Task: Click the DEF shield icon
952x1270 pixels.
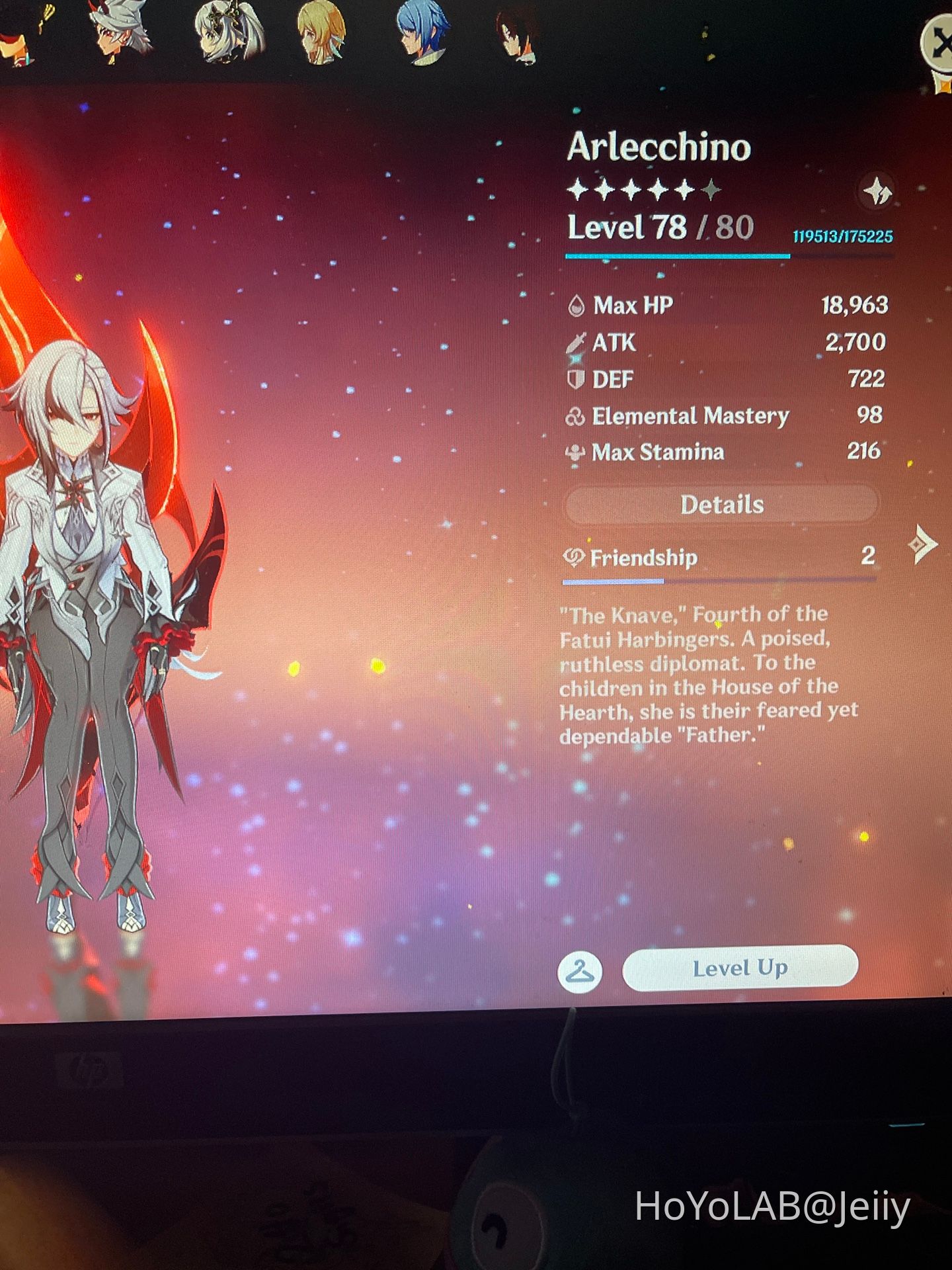Action: (577, 379)
